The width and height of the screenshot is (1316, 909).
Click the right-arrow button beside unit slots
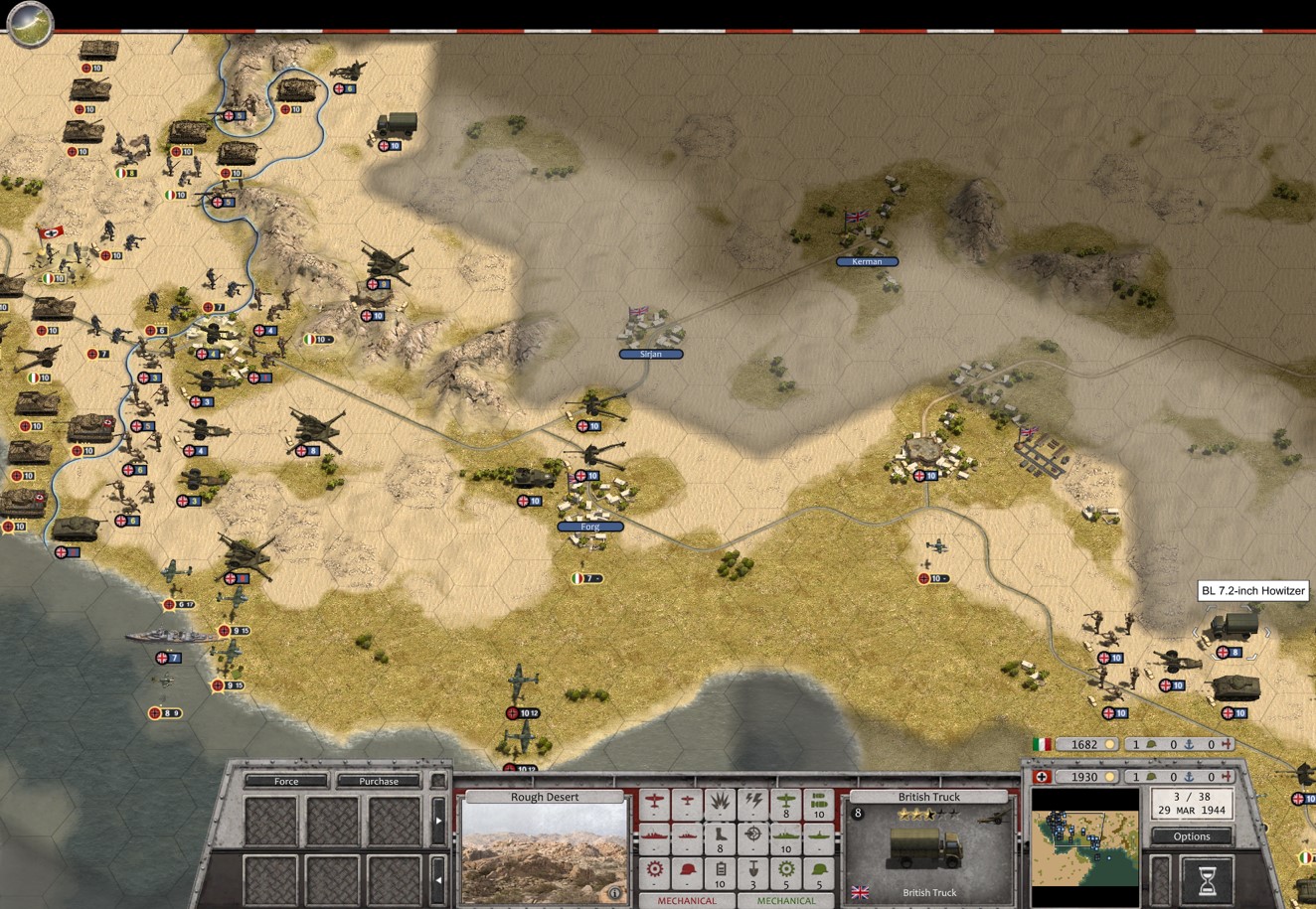pyautogui.click(x=438, y=822)
